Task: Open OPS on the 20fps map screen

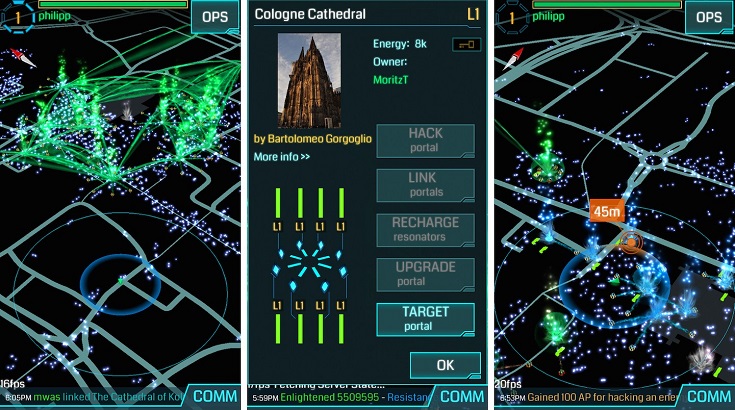Action: 709,16
